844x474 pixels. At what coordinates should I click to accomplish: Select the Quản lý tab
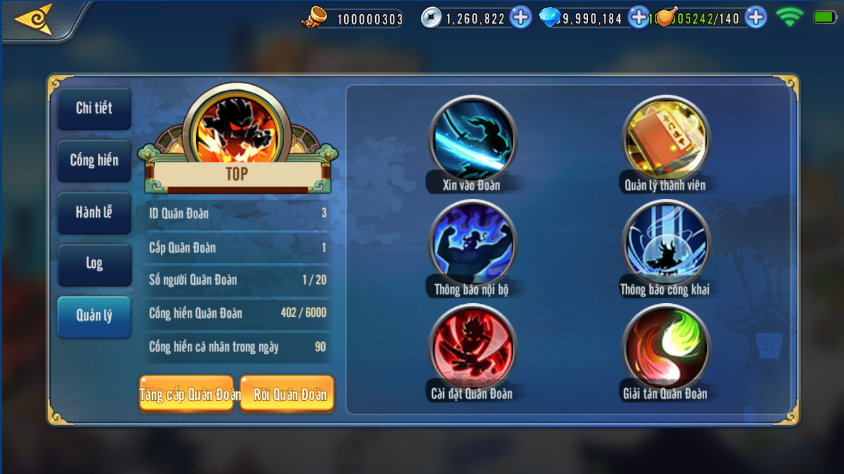[x=94, y=316]
